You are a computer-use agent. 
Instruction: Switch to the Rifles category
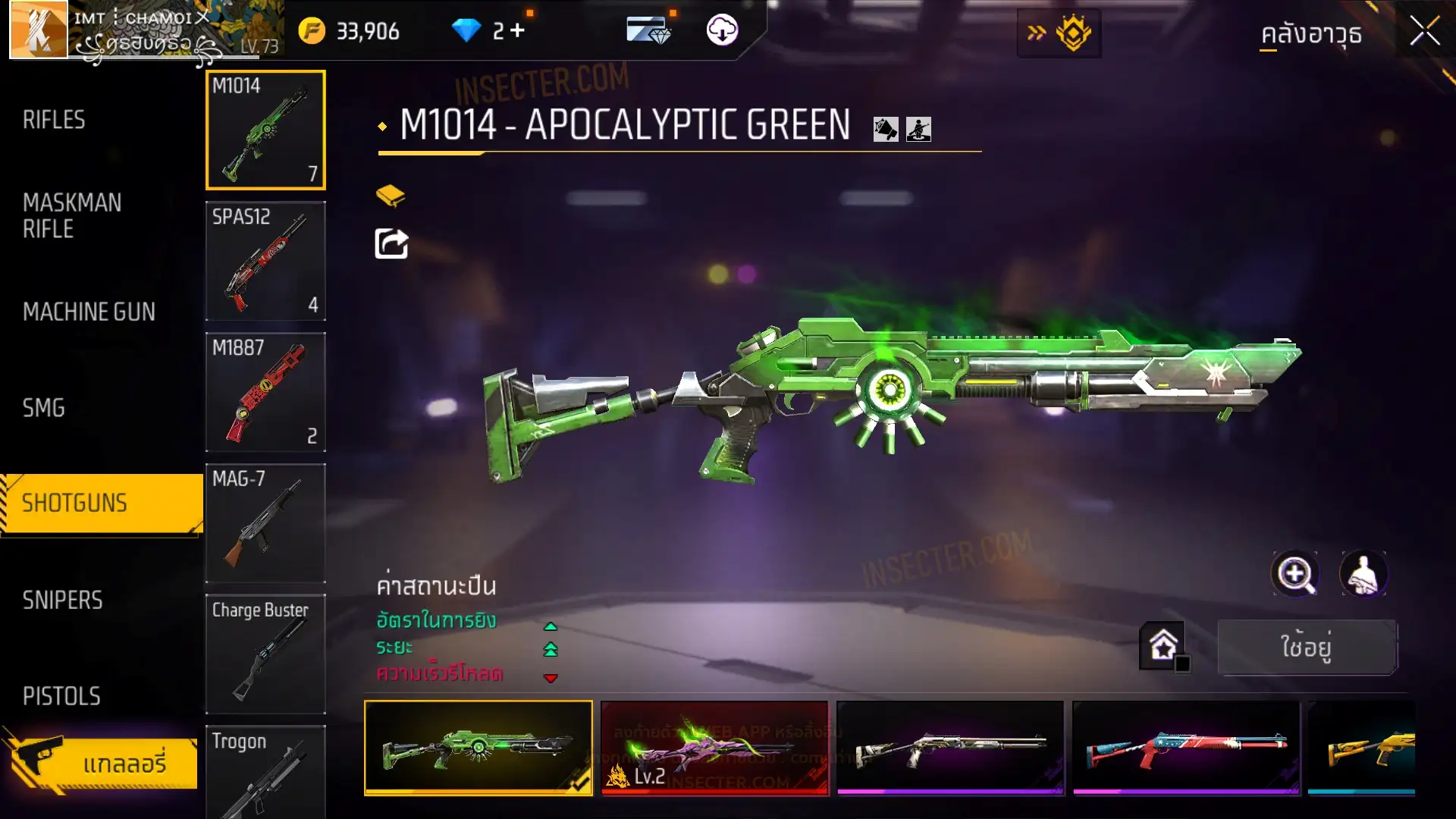click(x=54, y=120)
